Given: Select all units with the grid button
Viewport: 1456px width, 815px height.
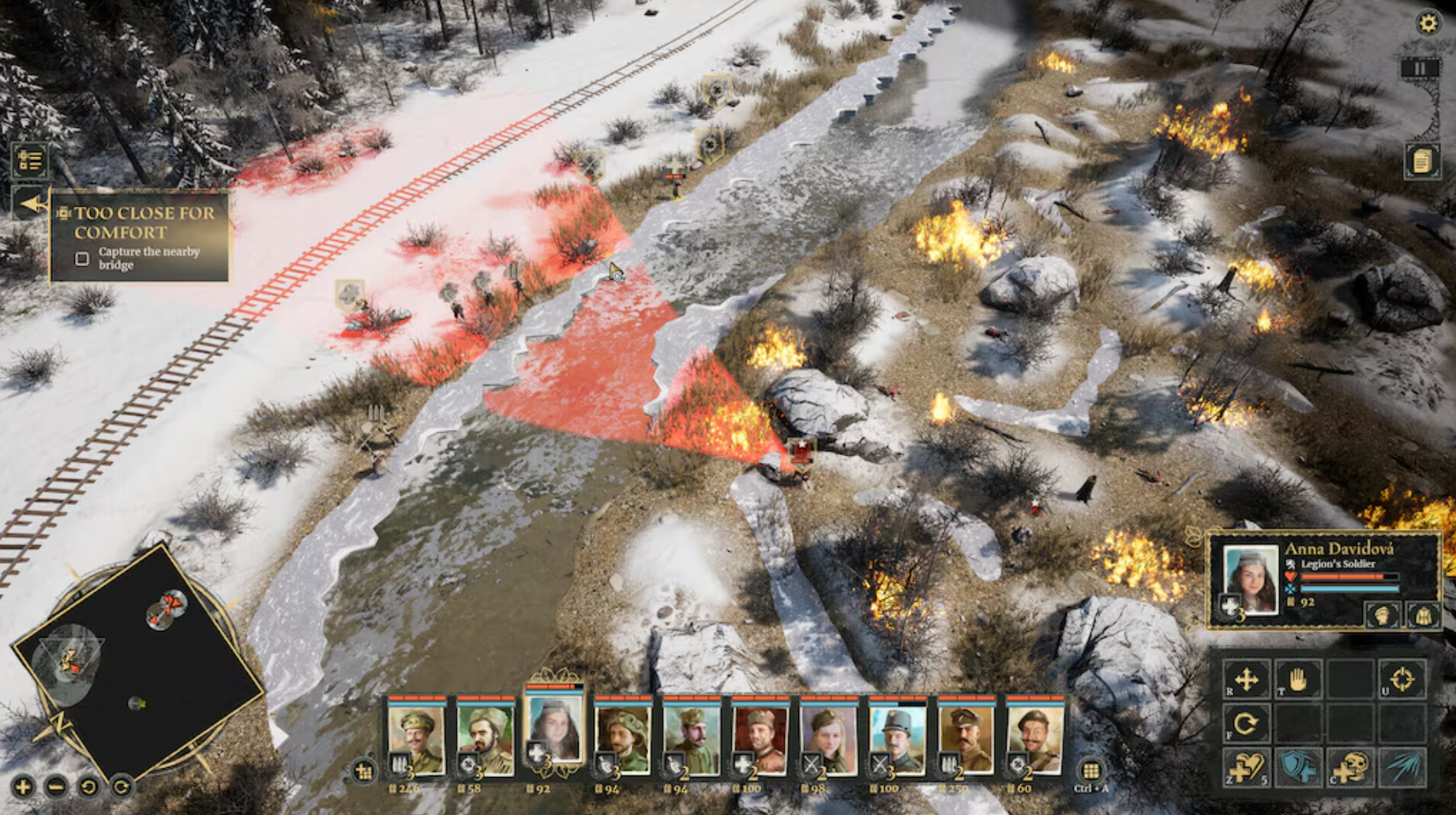Looking at the screenshot, I should pos(1090,770).
